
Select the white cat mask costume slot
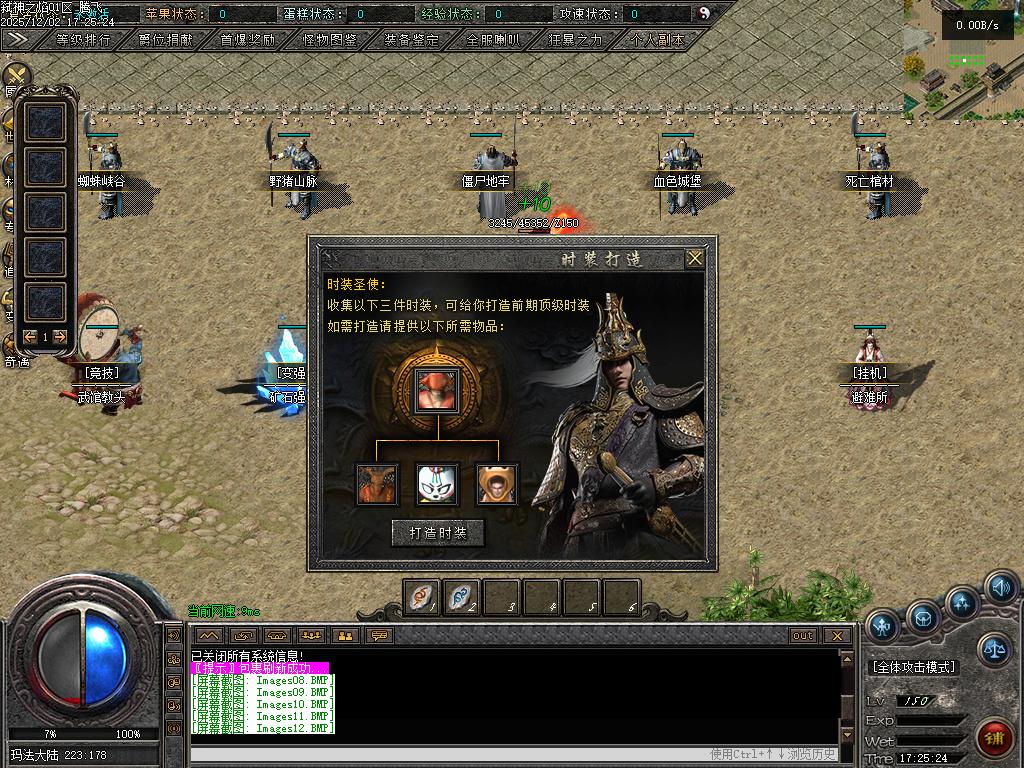438,484
